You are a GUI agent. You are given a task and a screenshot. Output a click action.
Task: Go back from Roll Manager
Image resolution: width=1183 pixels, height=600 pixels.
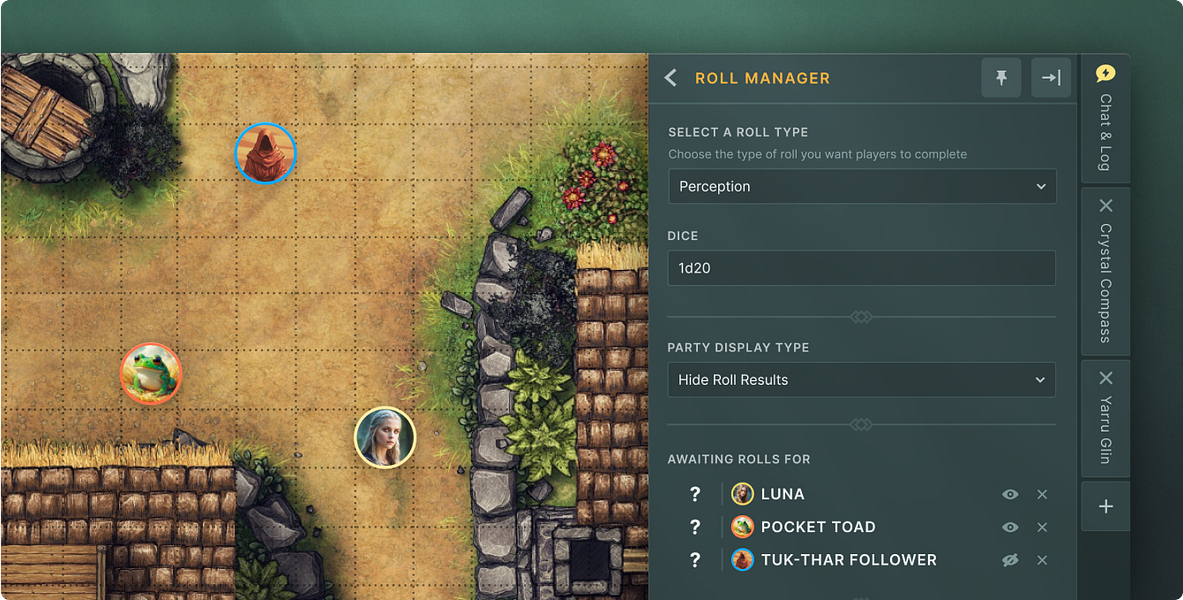click(x=671, y=78)
